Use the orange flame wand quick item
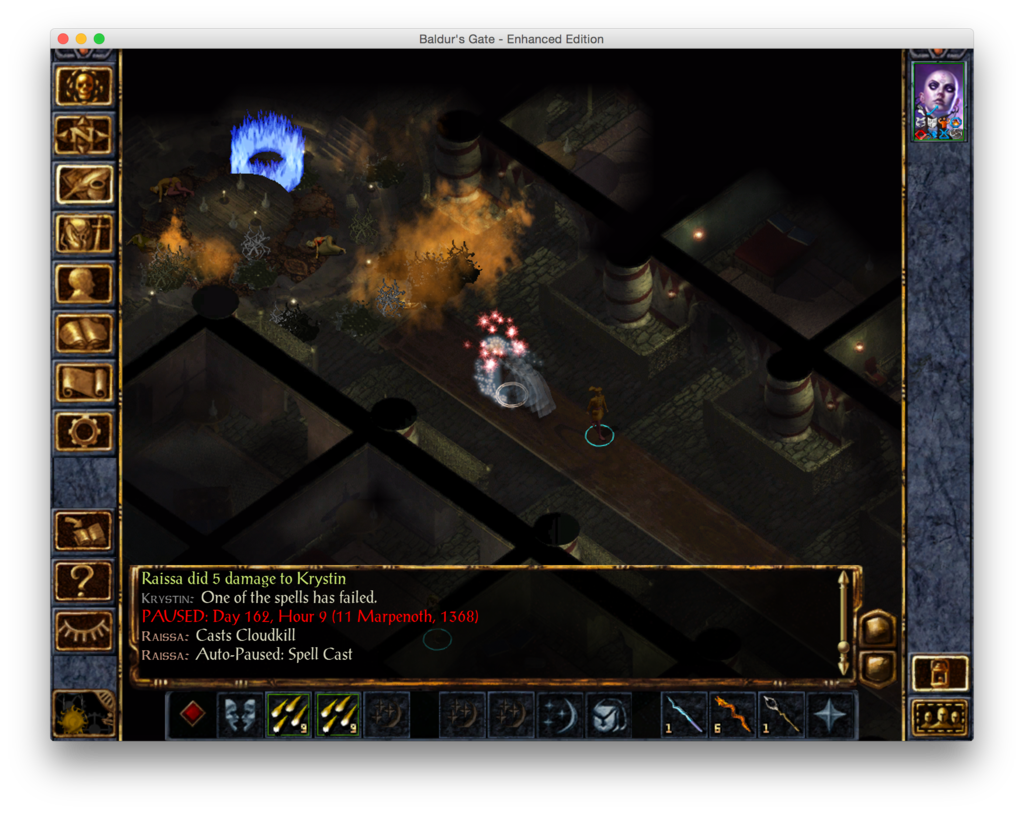 click(734, 715)
